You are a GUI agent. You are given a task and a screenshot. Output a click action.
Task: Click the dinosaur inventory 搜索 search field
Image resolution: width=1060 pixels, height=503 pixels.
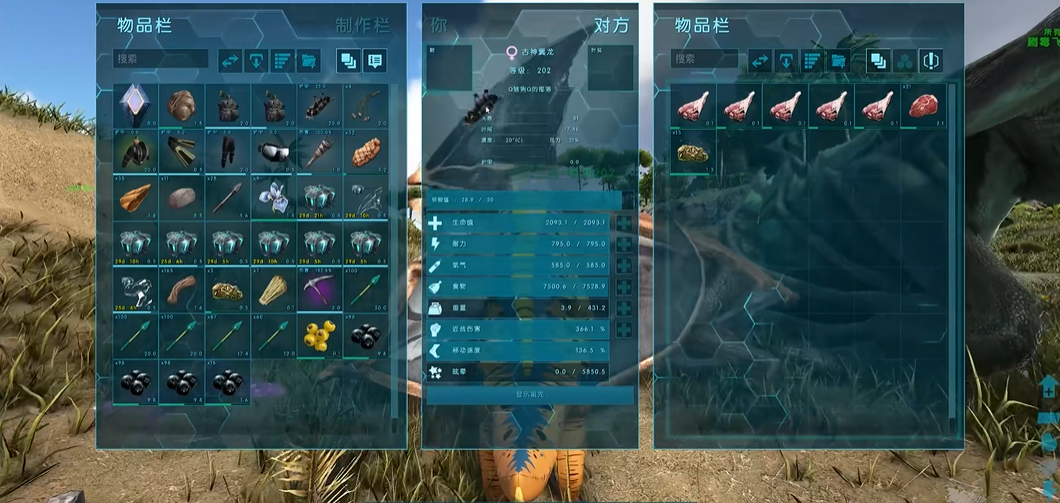pyautogui.click(x=705, y=60)
